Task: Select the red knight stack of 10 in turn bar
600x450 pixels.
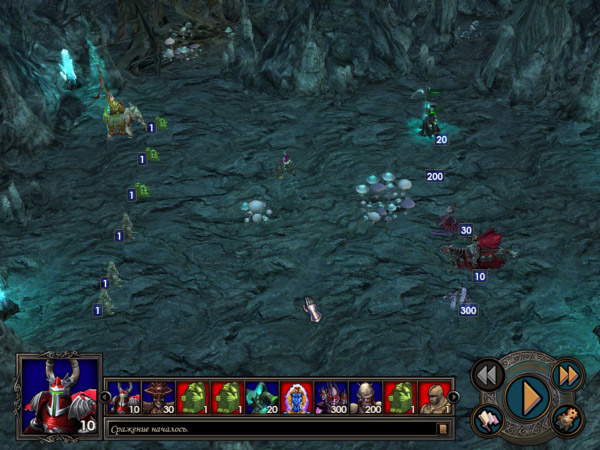Action: click(x=124, y=398)
